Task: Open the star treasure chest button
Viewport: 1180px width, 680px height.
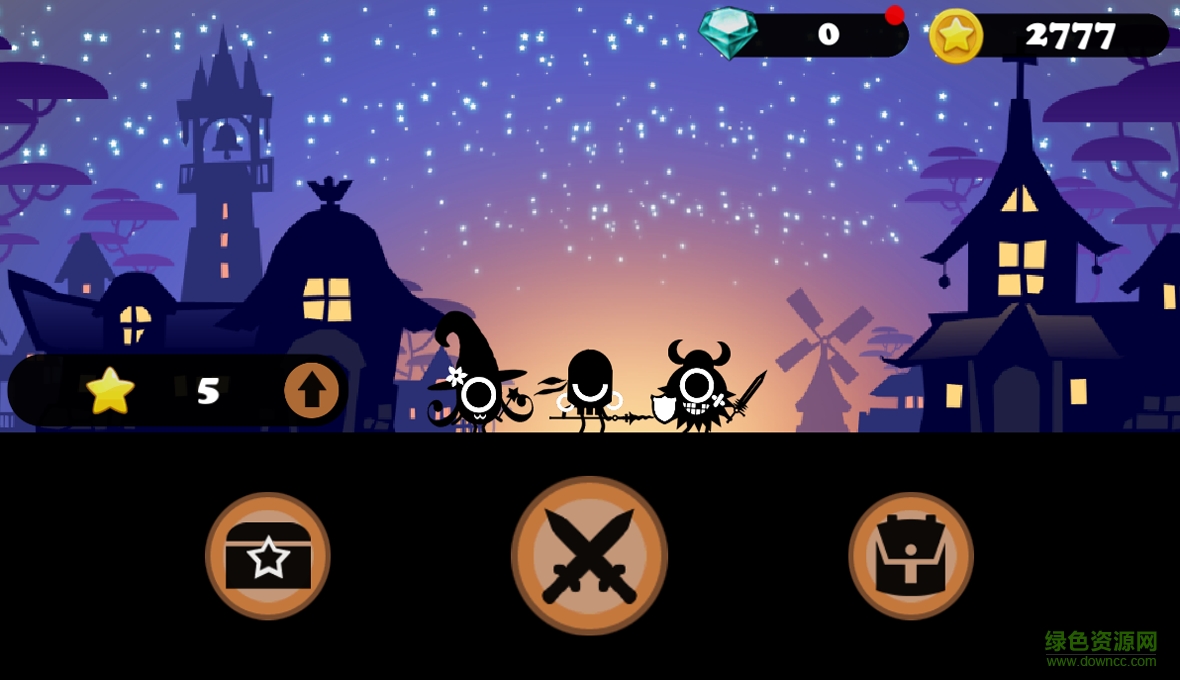Action: click(268, 555)
